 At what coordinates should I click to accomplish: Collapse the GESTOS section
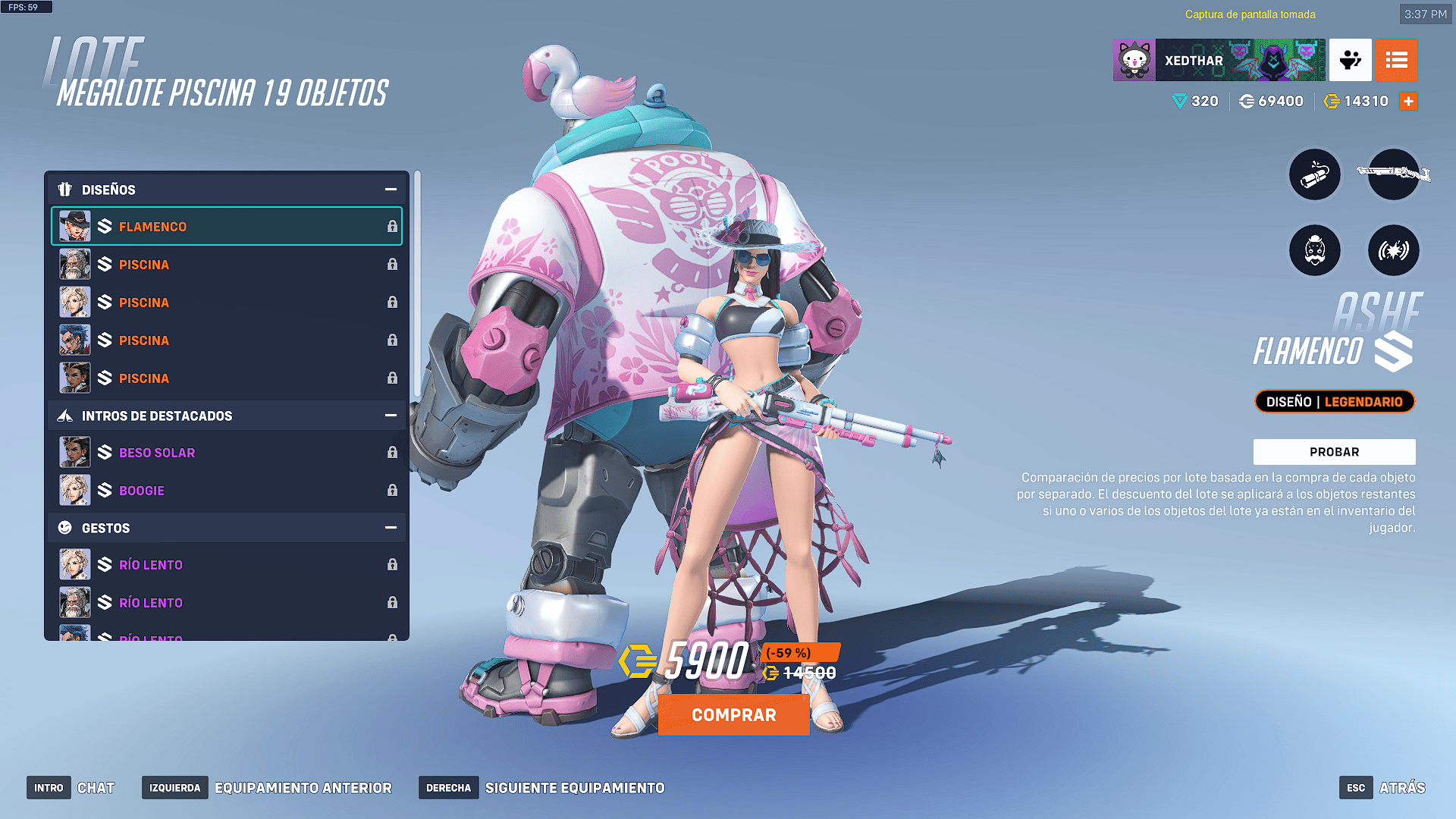tap(391, 528)
